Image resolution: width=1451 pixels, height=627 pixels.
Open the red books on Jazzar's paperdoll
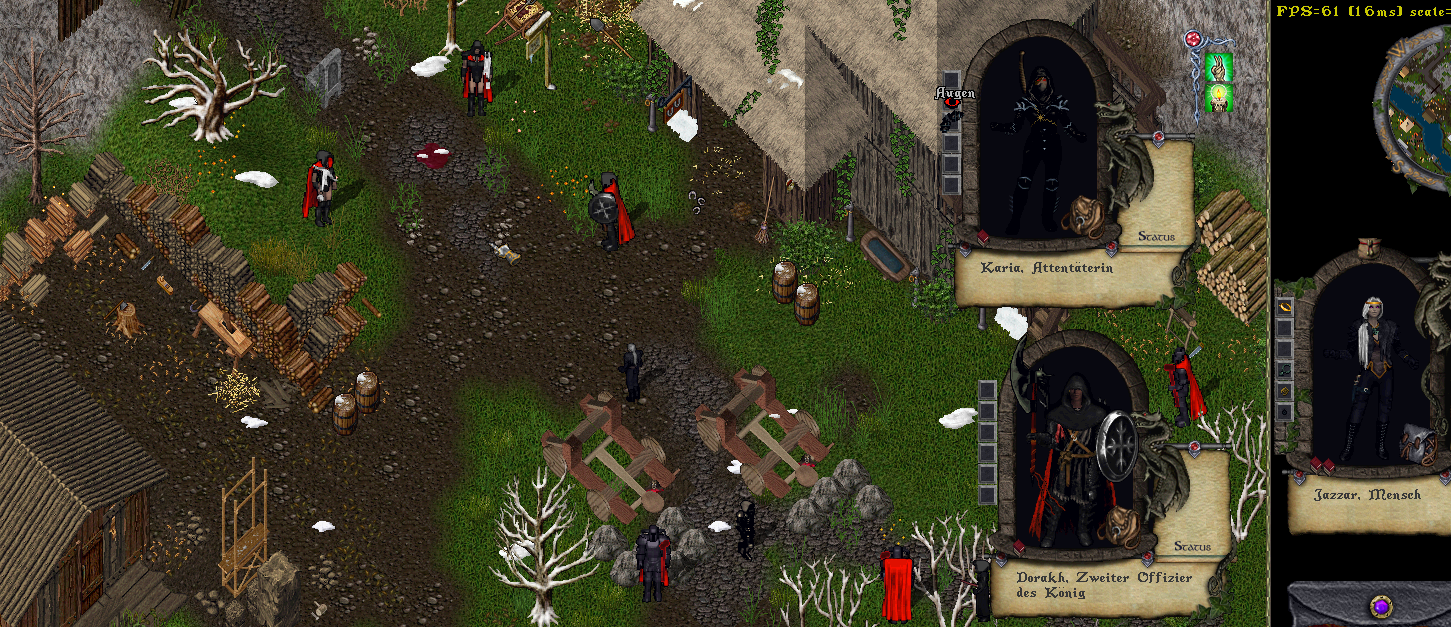click(1318, 464)
